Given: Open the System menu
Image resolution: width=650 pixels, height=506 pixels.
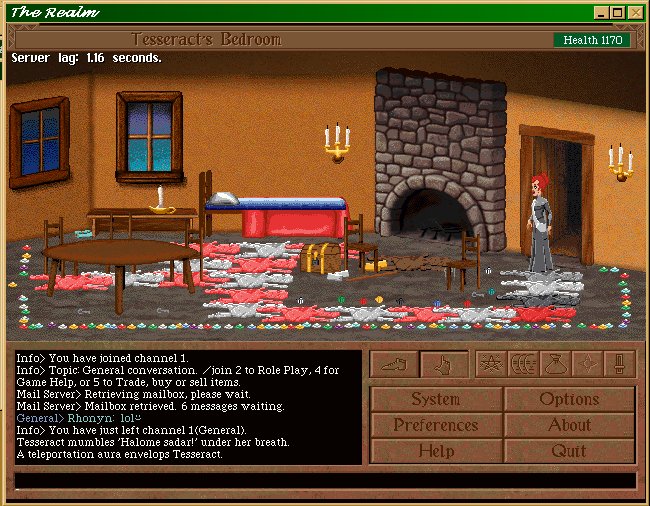Looking at the screenshot, I should point(436,399).
